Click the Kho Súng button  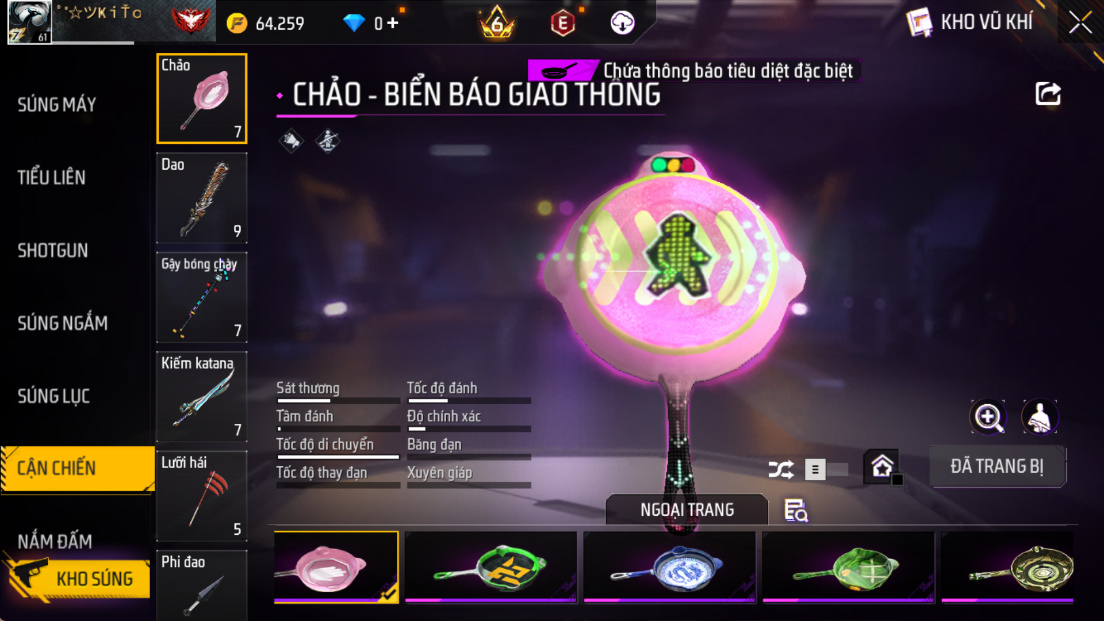[x=78, y=578]
